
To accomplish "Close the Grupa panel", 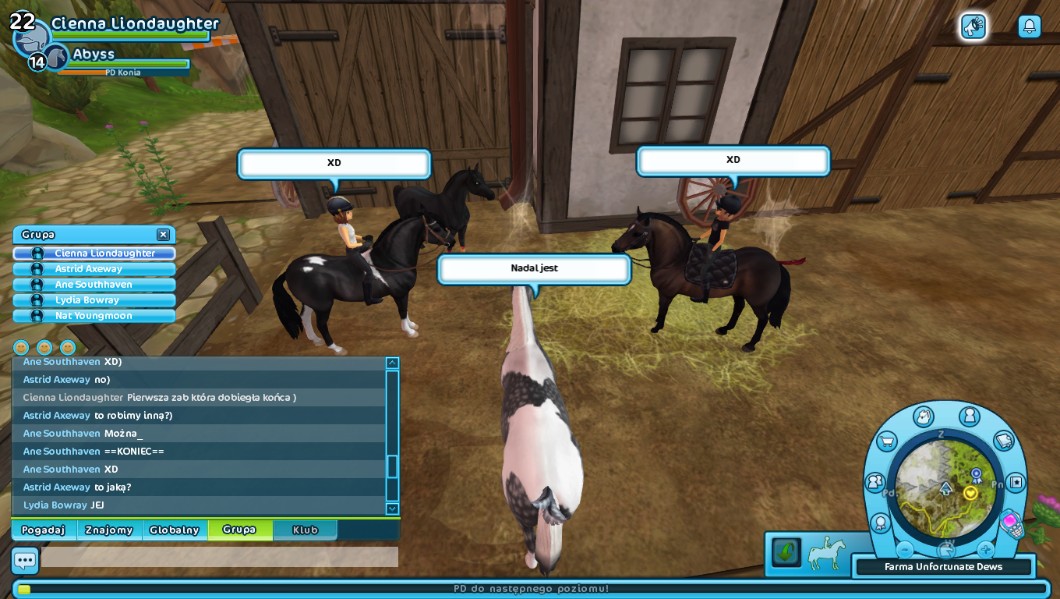I will pos(163,234).
